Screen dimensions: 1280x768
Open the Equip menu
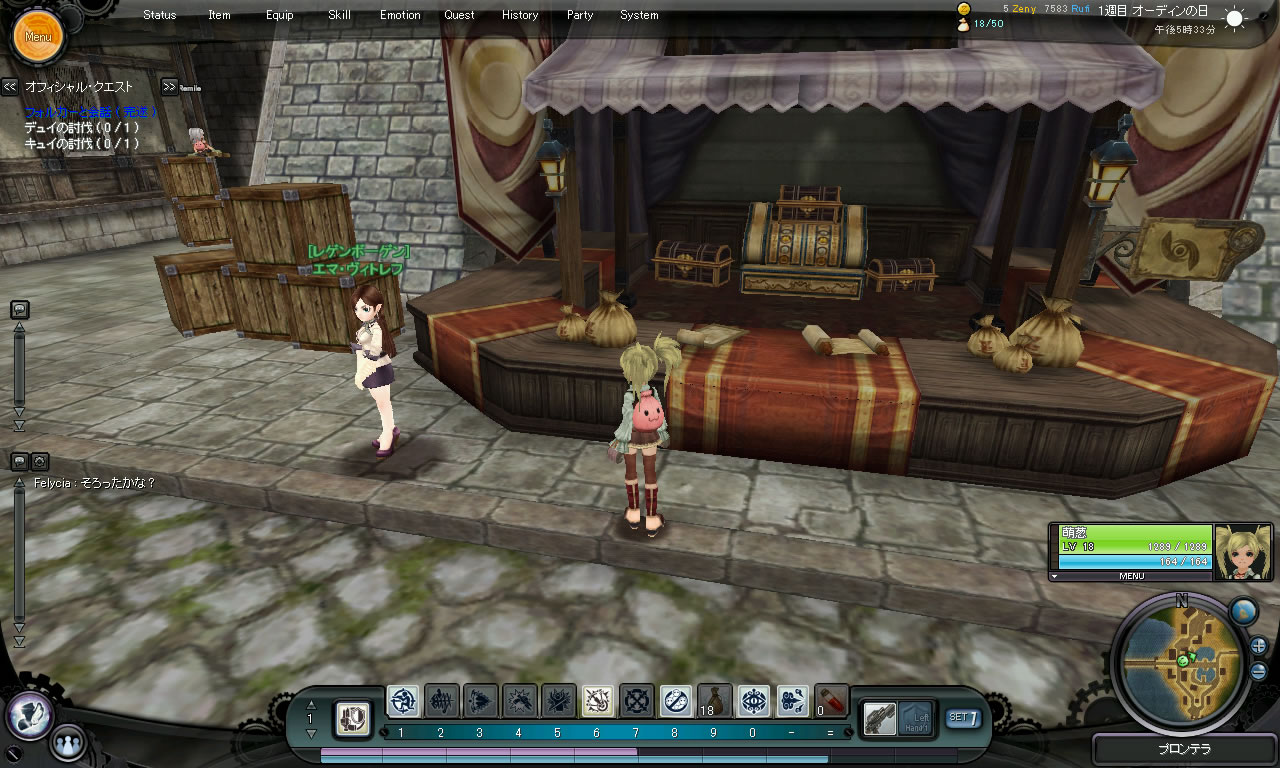coord(280,15)
